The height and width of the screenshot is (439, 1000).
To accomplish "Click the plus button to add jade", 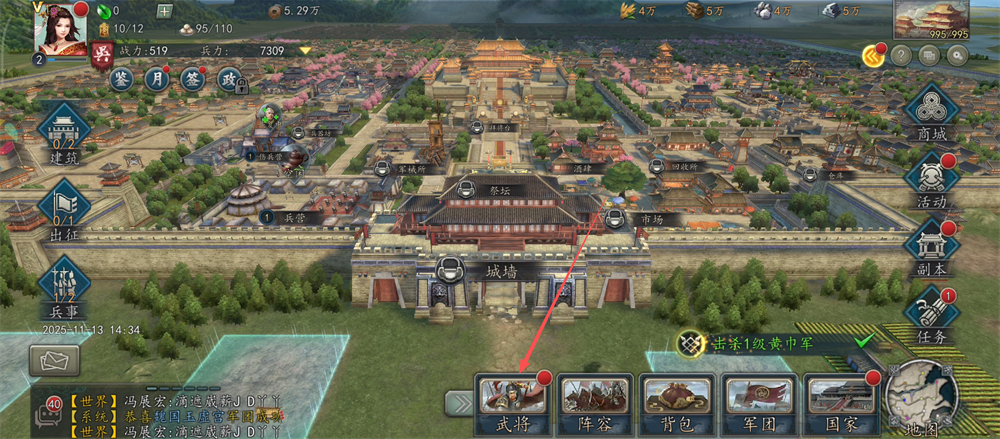I will tap(165, 11).
